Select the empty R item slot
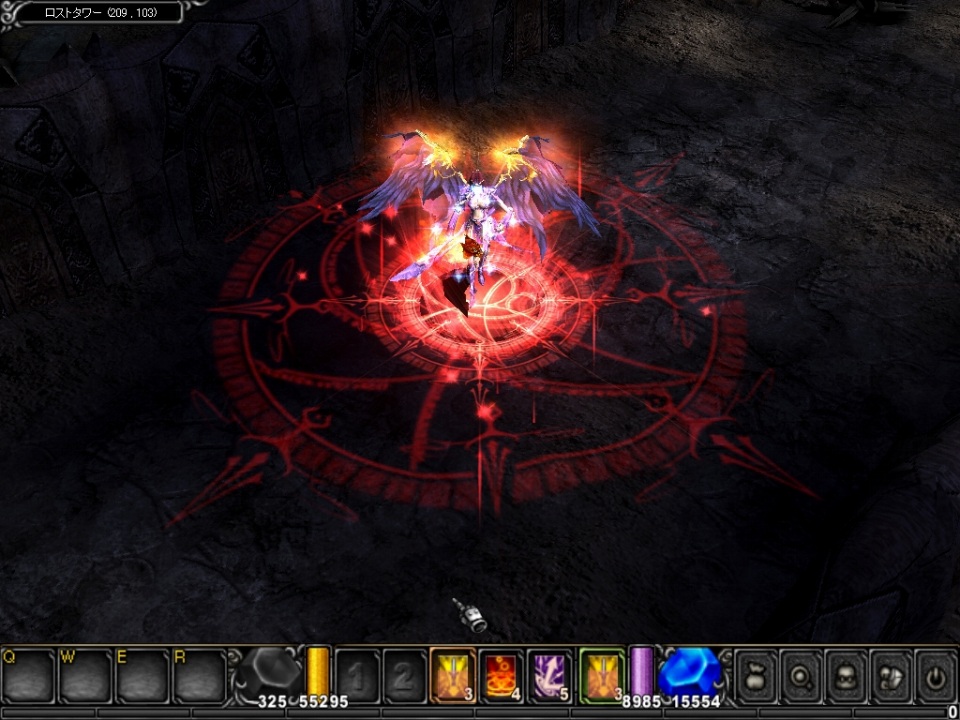Image resolution: width=960 pixels, height=720 pixels. tap(199, 676)
